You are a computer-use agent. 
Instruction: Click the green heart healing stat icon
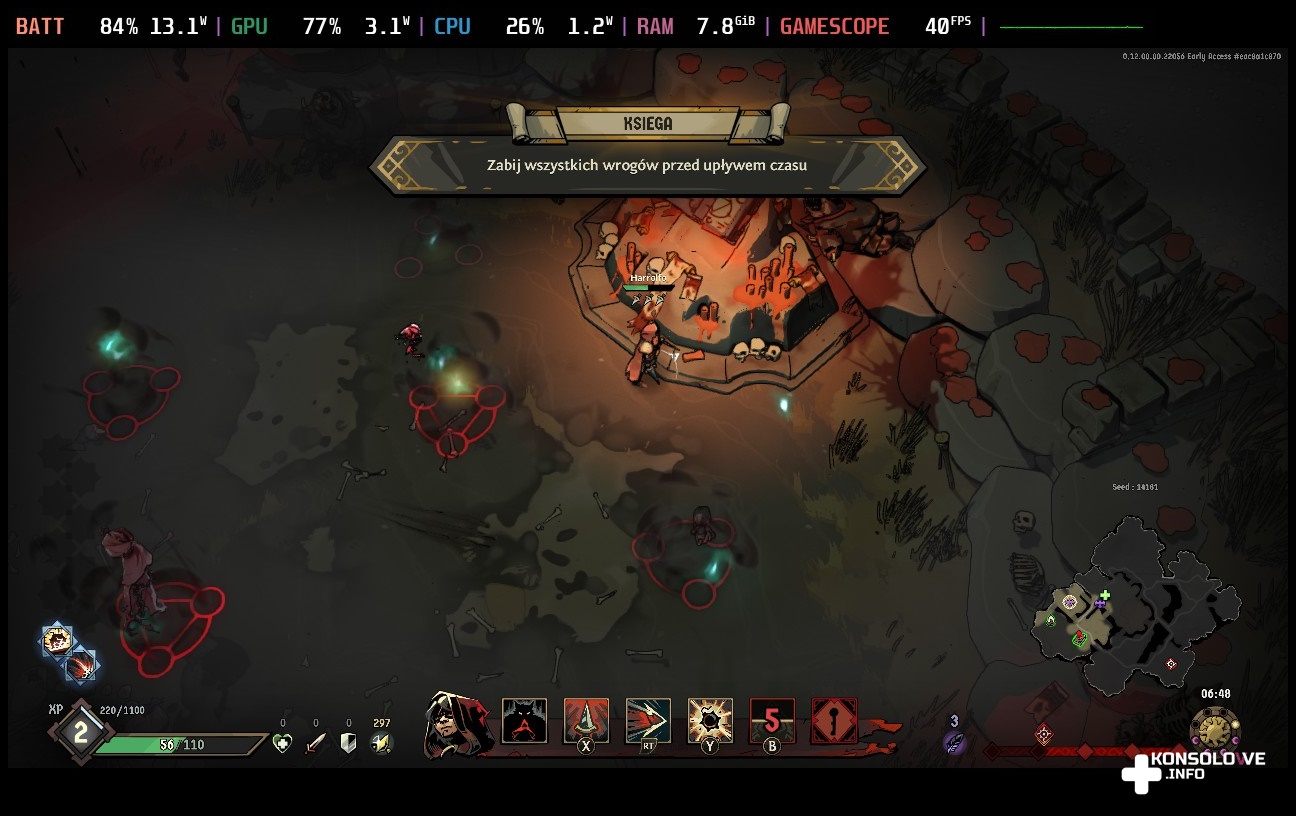(x=283, y=743)
